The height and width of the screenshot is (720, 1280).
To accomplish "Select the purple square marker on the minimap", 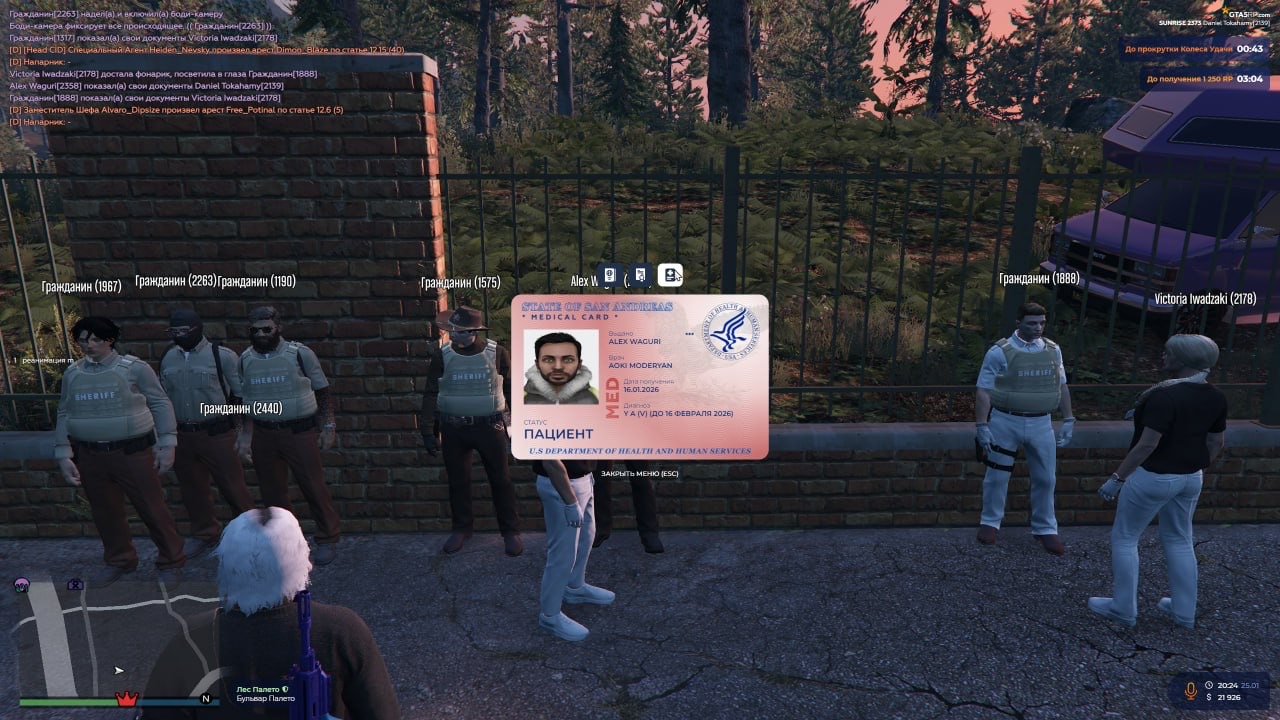I will [x=75, y=584].
